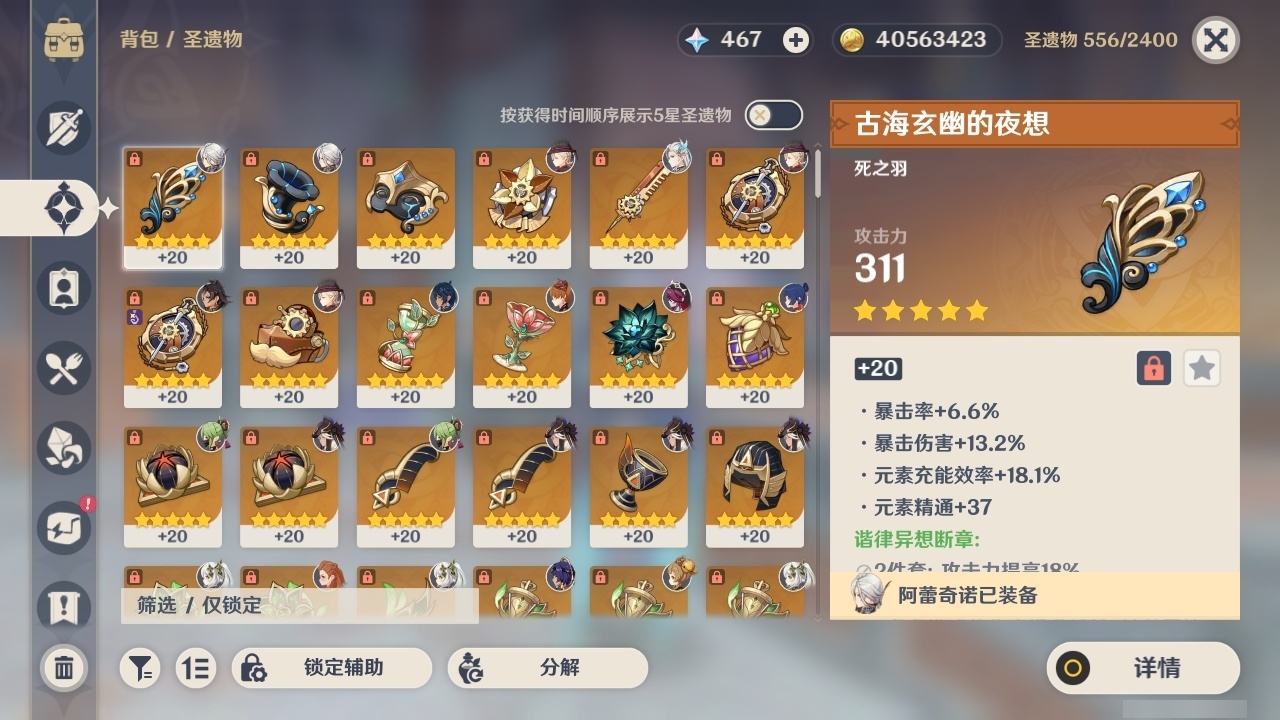The image size is (1280, 720).
Task: Change sorting order with the sort icon
Action: point(196,668)
